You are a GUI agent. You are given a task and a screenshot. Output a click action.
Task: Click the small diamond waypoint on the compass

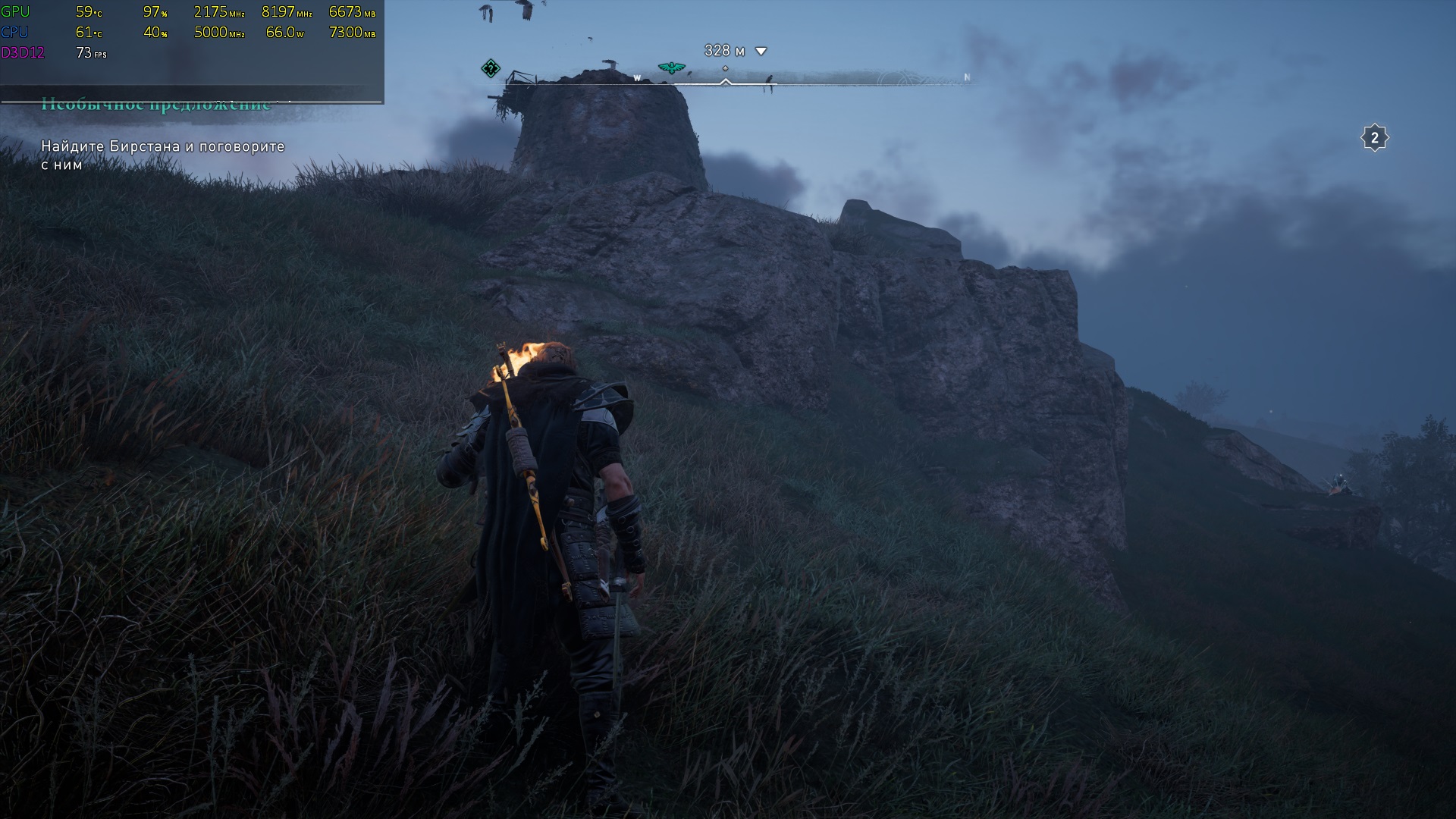[x=725, y=68]
